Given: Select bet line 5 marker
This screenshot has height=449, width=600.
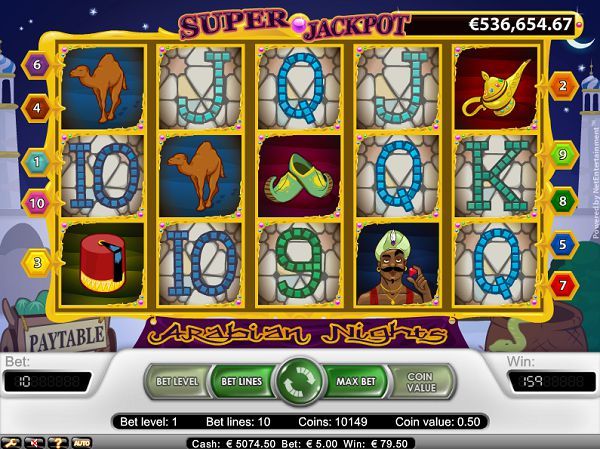Looking at the screenshot, I should (562, 243).
